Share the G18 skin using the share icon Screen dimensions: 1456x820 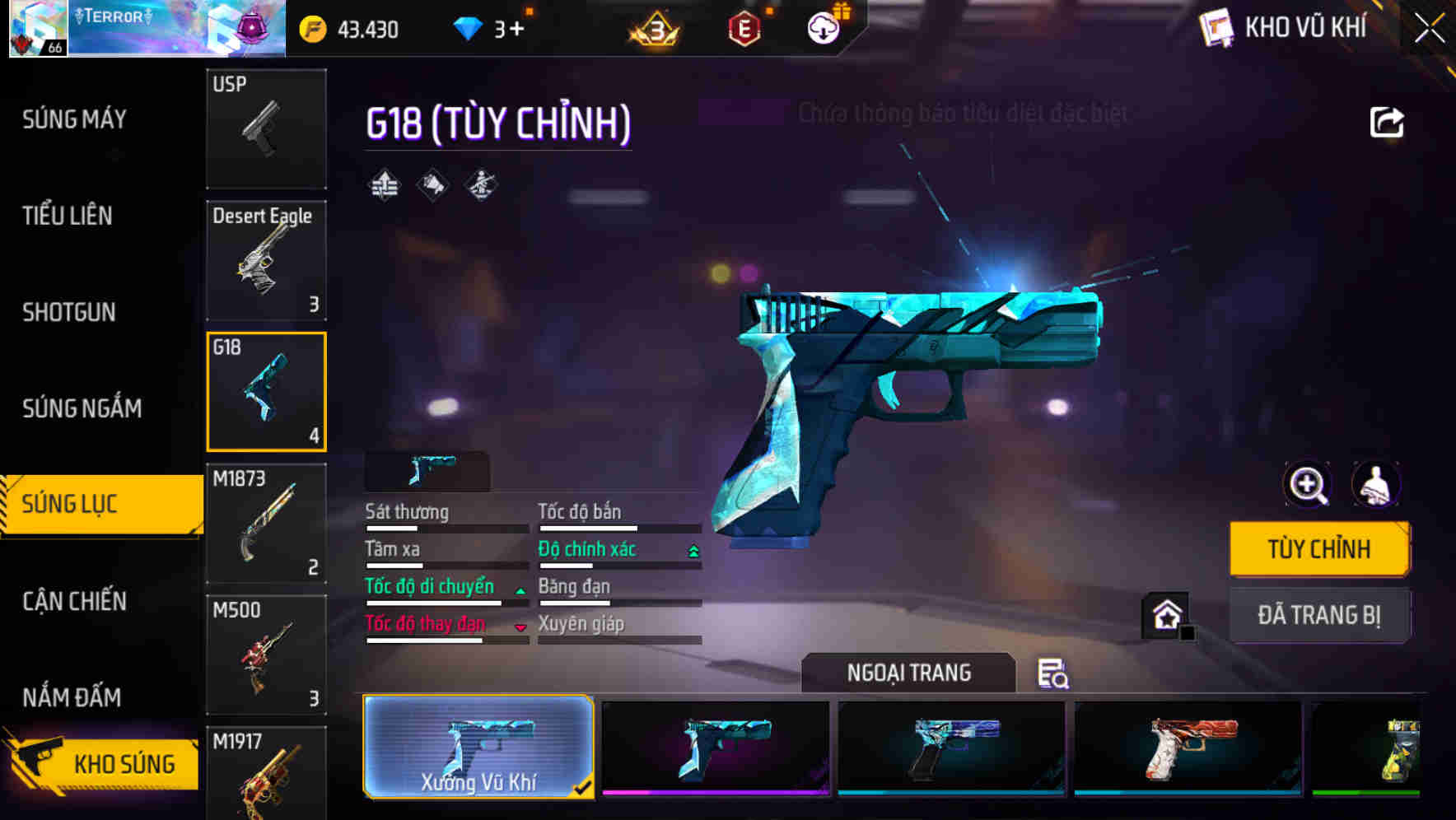click(x=1388, y=122)
